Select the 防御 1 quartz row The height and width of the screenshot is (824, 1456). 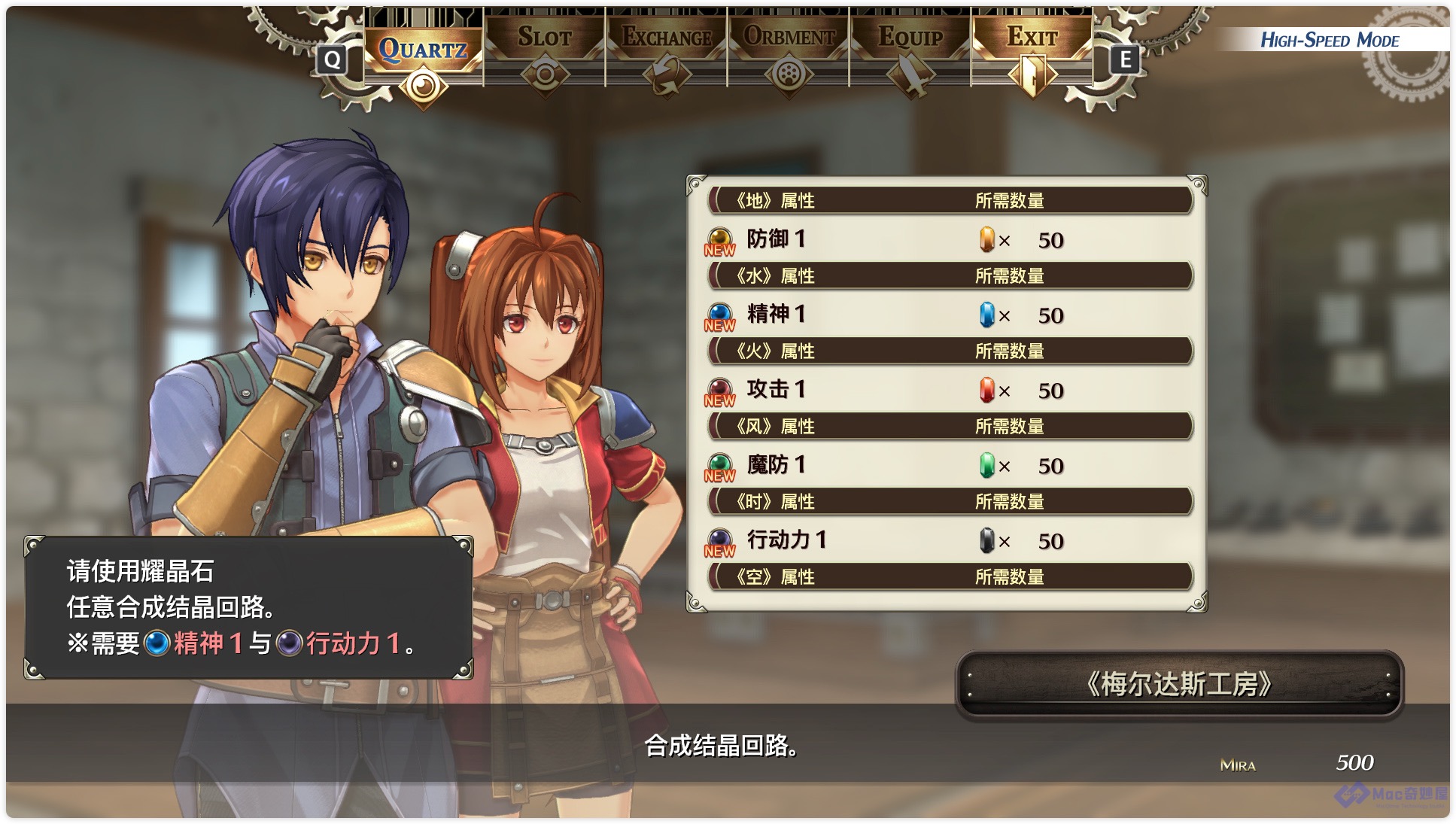(x=948, y=239)
